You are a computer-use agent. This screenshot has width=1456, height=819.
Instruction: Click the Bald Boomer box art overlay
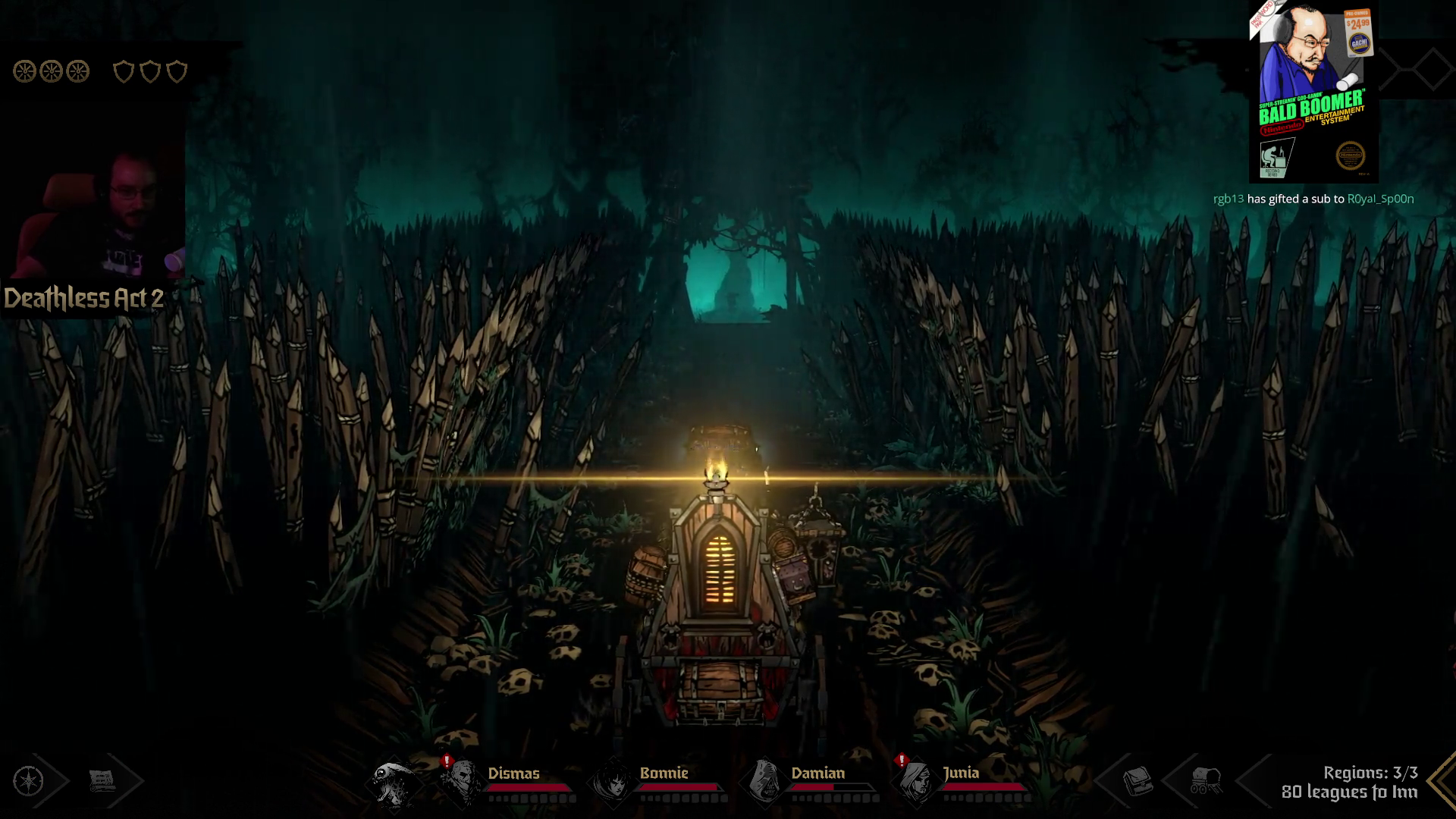tap(1313, 91)
